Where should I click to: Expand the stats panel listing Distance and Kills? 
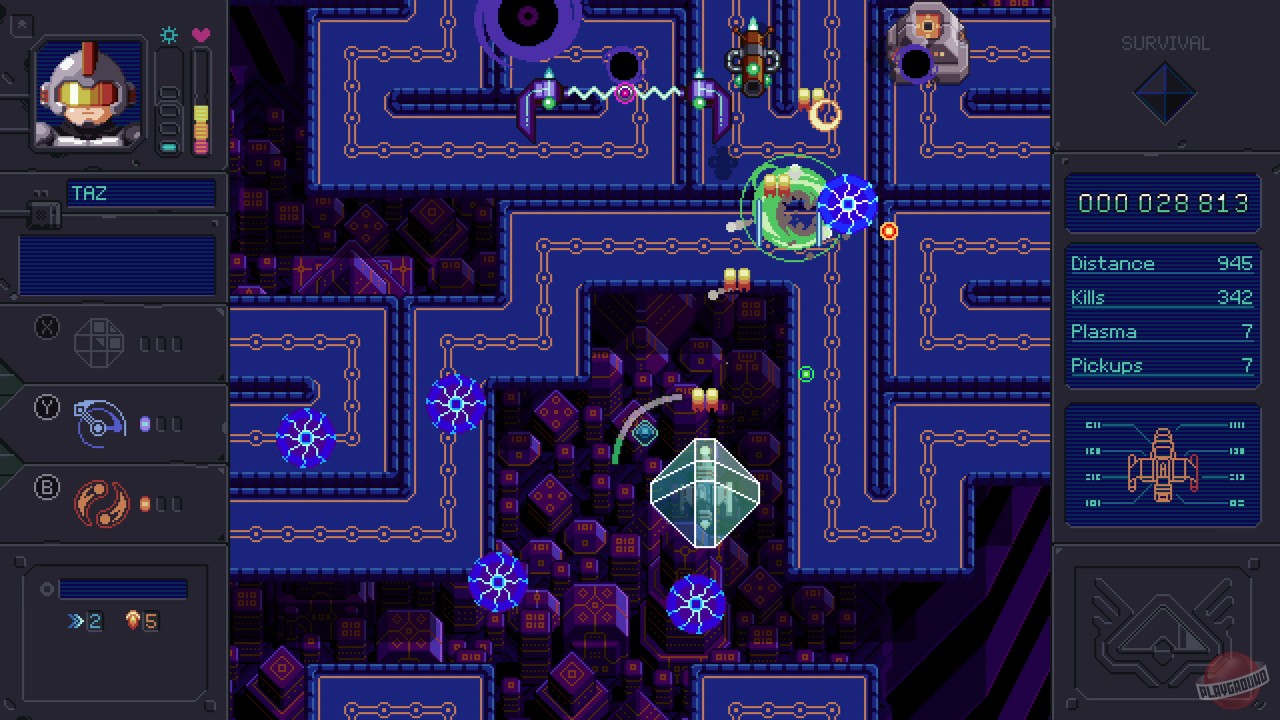click(1162, 314)
